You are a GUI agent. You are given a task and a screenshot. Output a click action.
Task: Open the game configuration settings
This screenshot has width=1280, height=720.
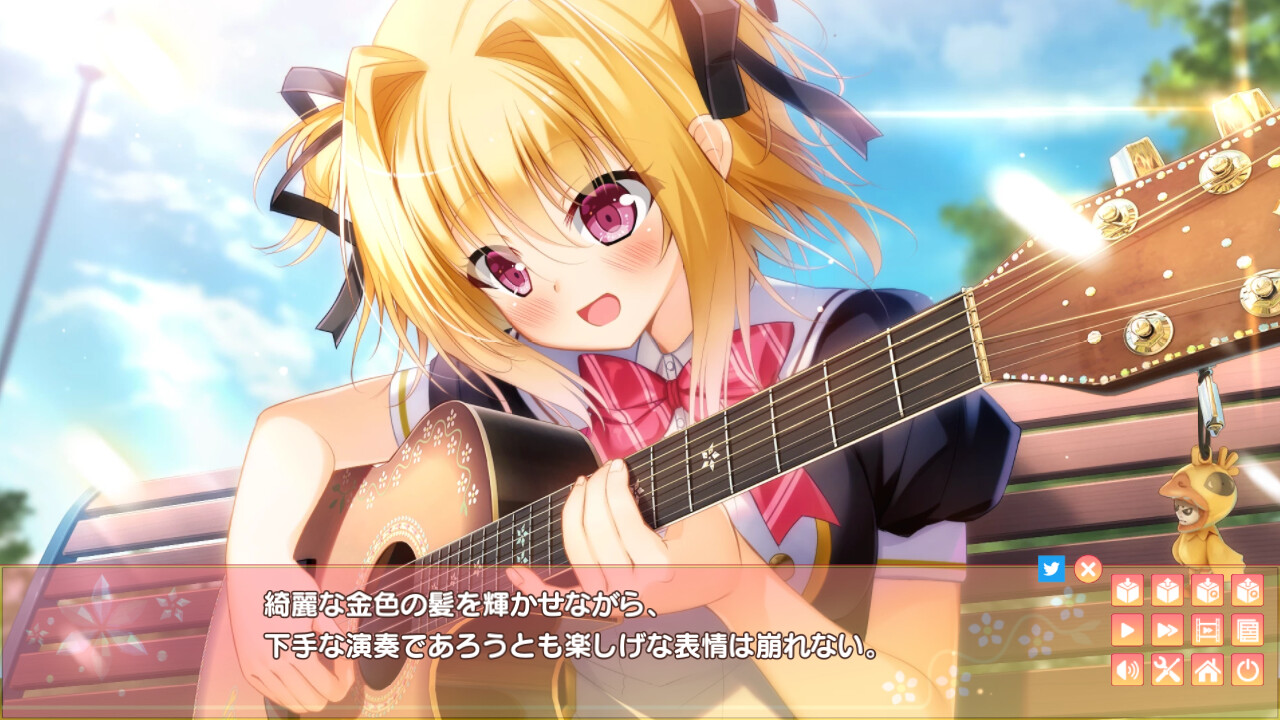pos(1167,668)
